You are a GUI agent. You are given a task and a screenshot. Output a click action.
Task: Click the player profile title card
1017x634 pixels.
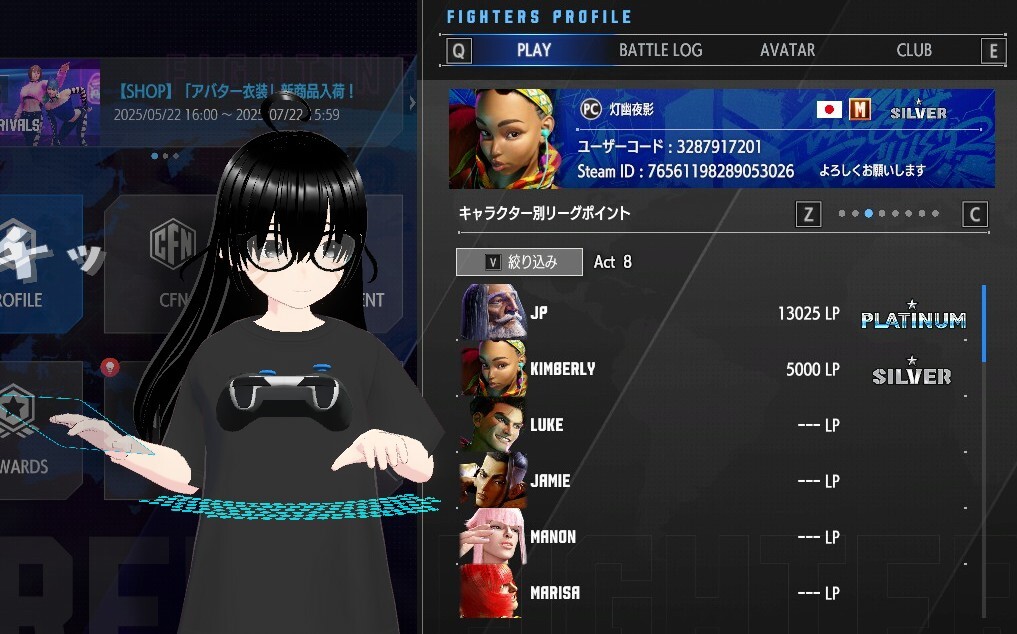tap(721, 138)
